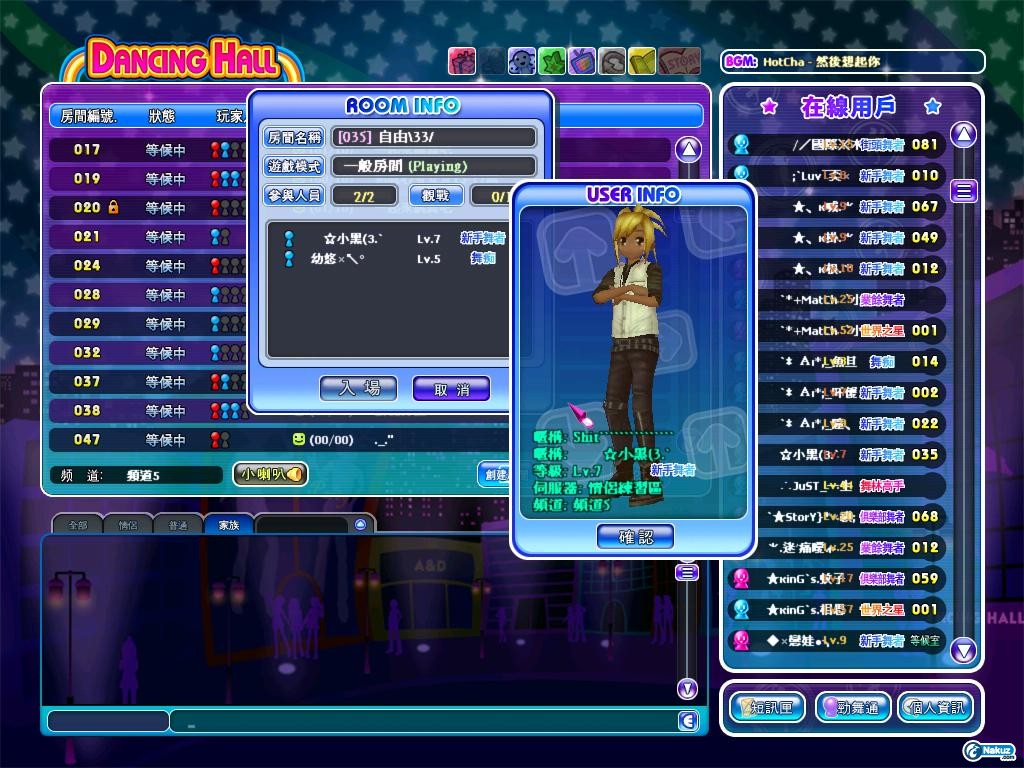Select online user with room number 059
The width and height of the screenshot is (1024, 768).
[840, 578]
